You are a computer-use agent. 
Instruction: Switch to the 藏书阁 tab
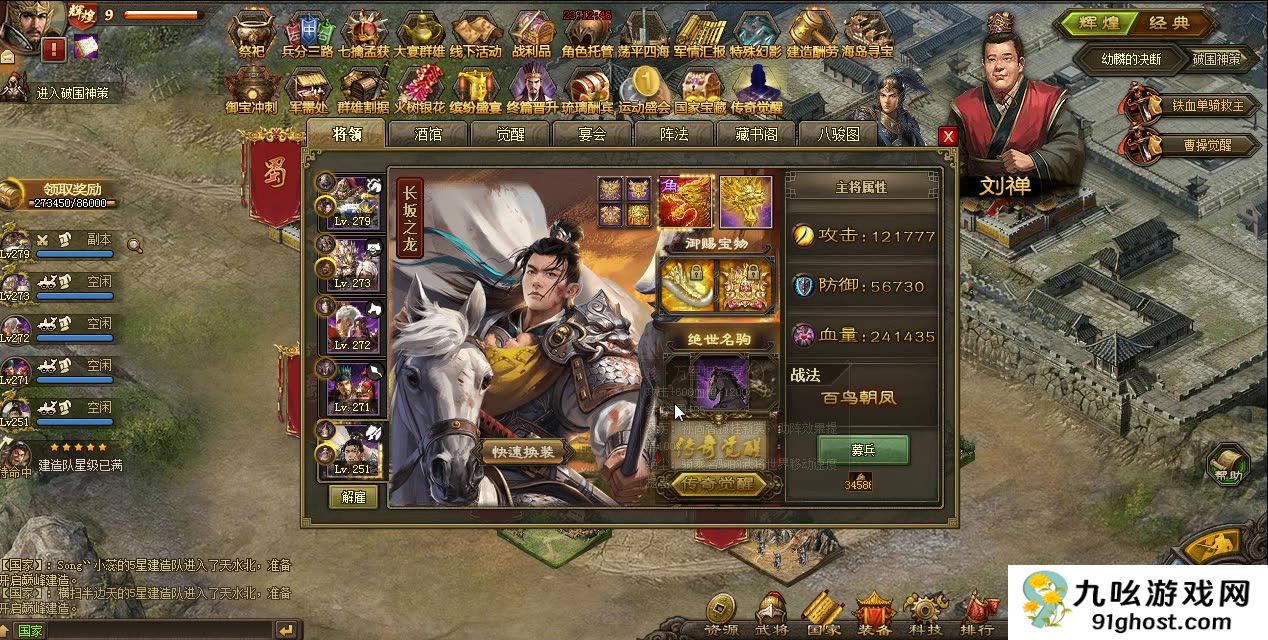click(x=756, y=134)
